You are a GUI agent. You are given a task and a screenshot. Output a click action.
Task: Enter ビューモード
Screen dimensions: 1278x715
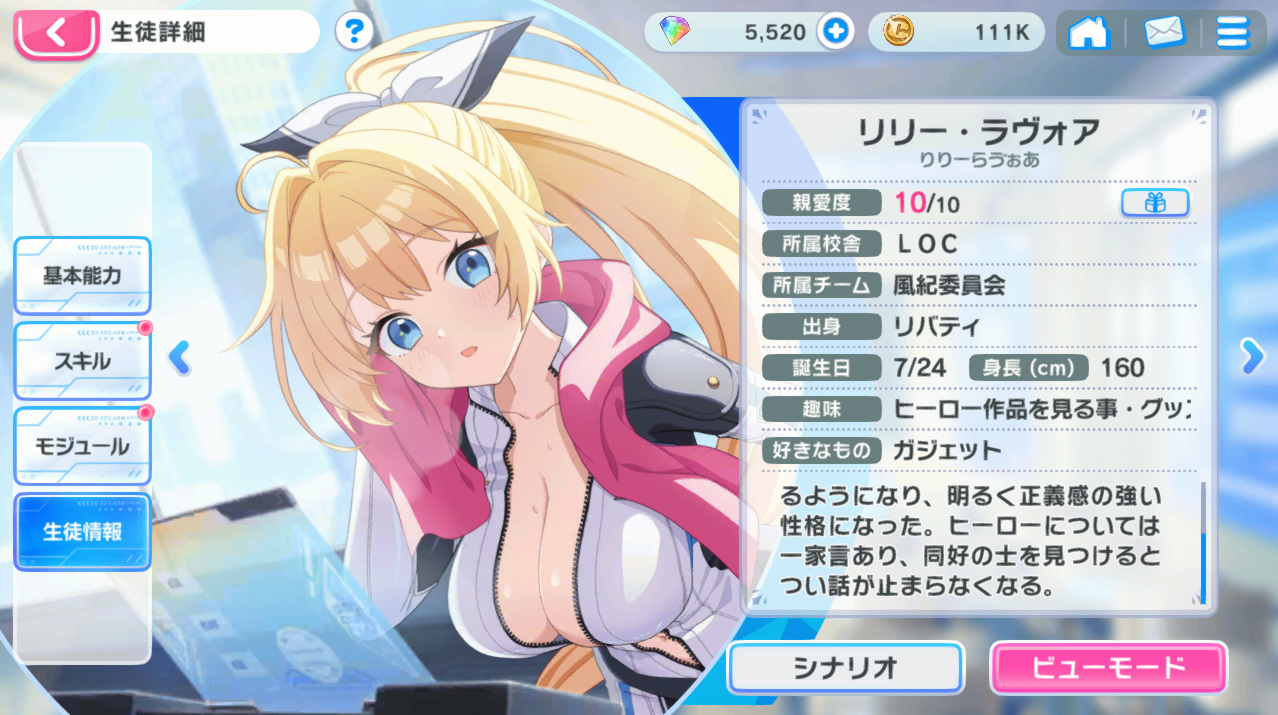[1108, 668]
